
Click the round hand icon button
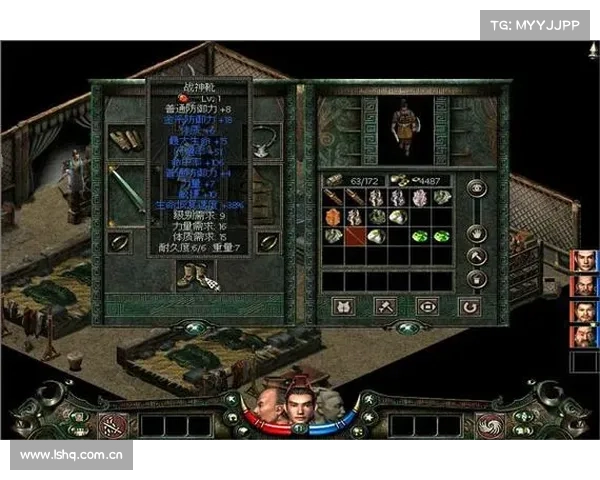click(x=477, y=234)
